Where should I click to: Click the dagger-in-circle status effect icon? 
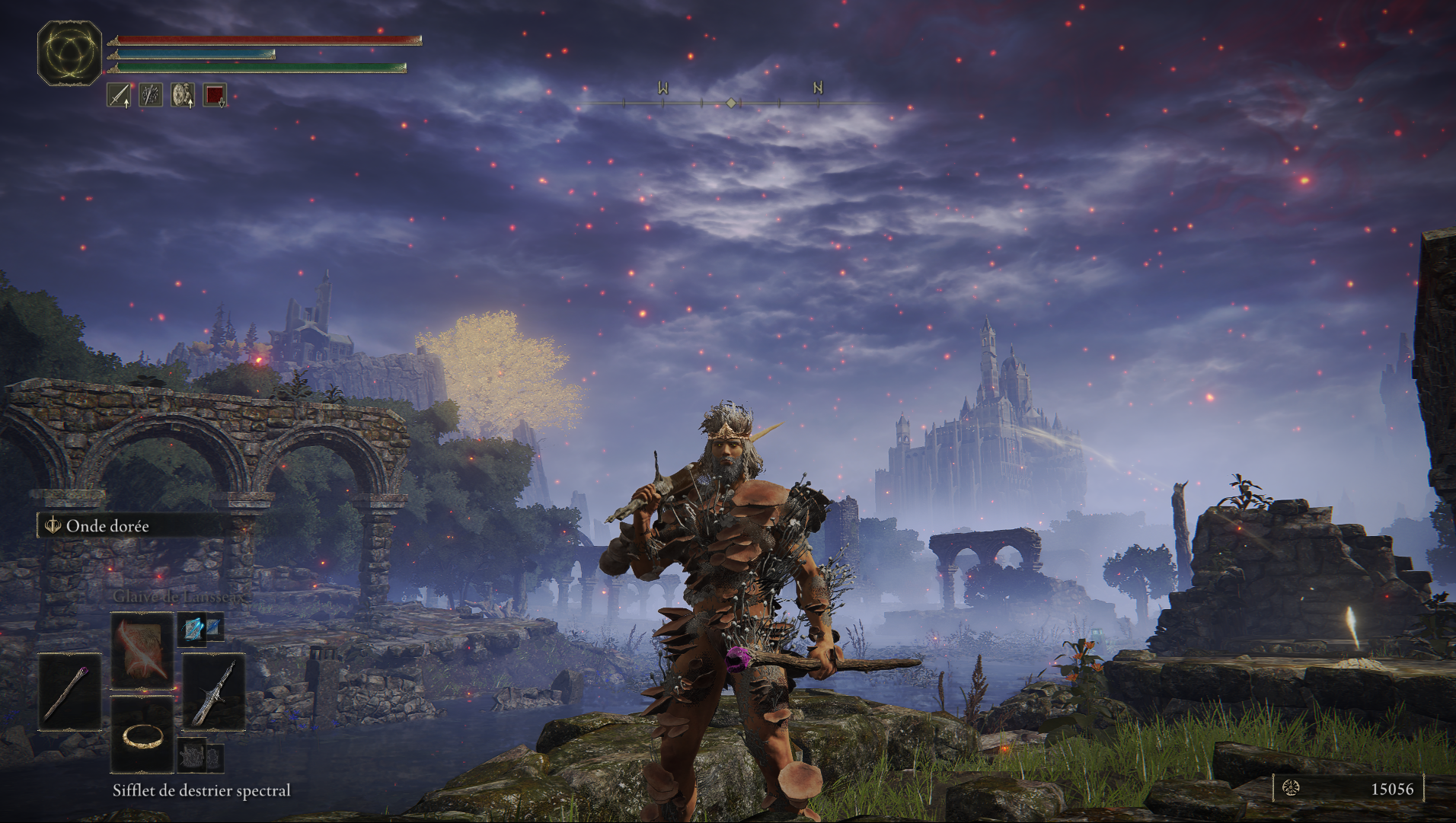[x=151, y=95]
